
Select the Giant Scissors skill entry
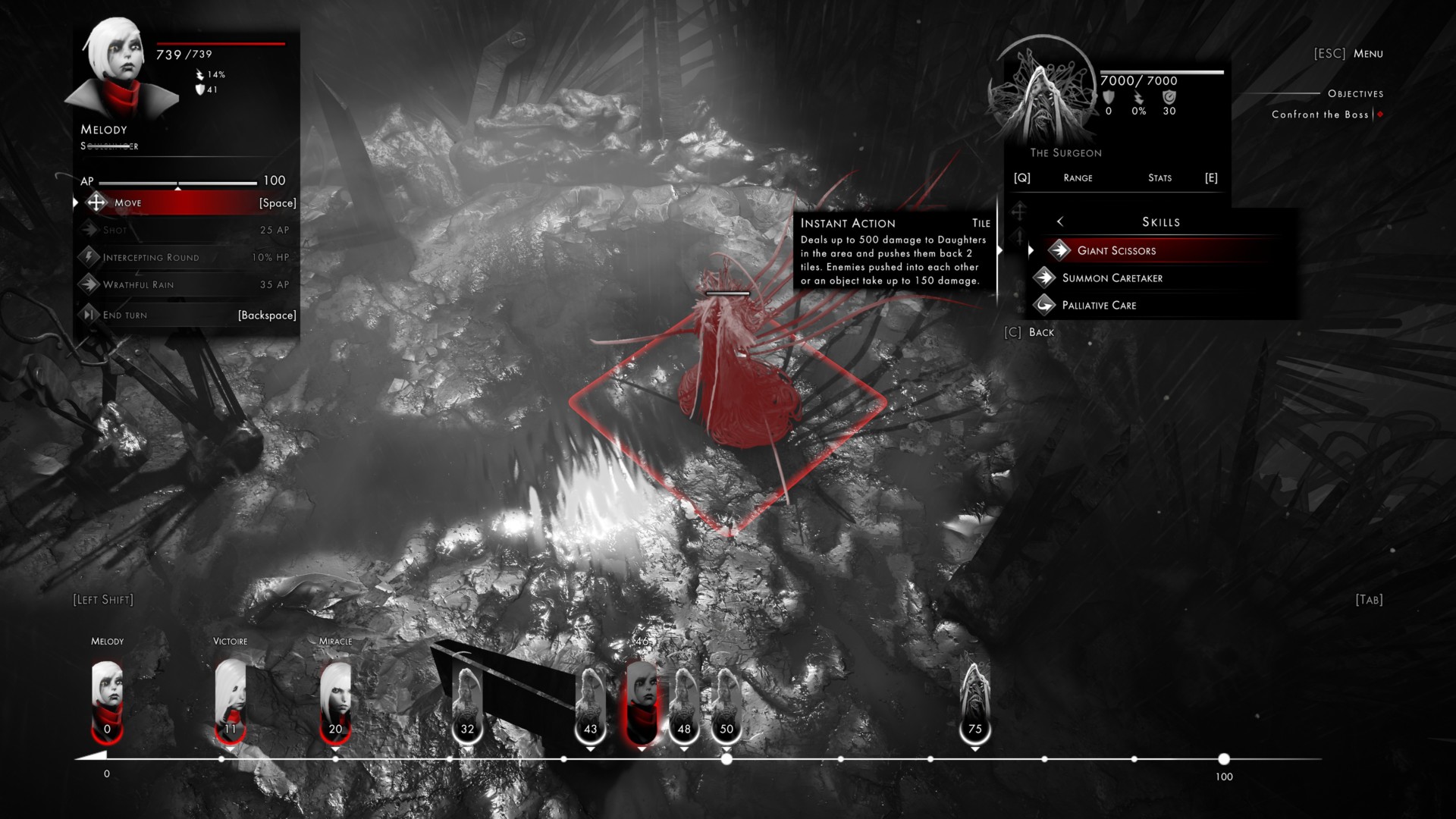(x=1116, y=250)
